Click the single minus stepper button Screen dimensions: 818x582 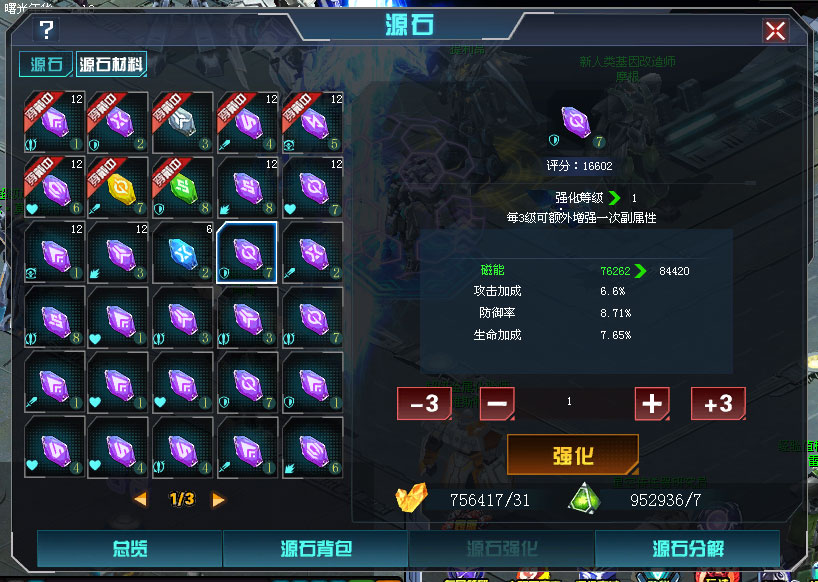coord(497,404)
